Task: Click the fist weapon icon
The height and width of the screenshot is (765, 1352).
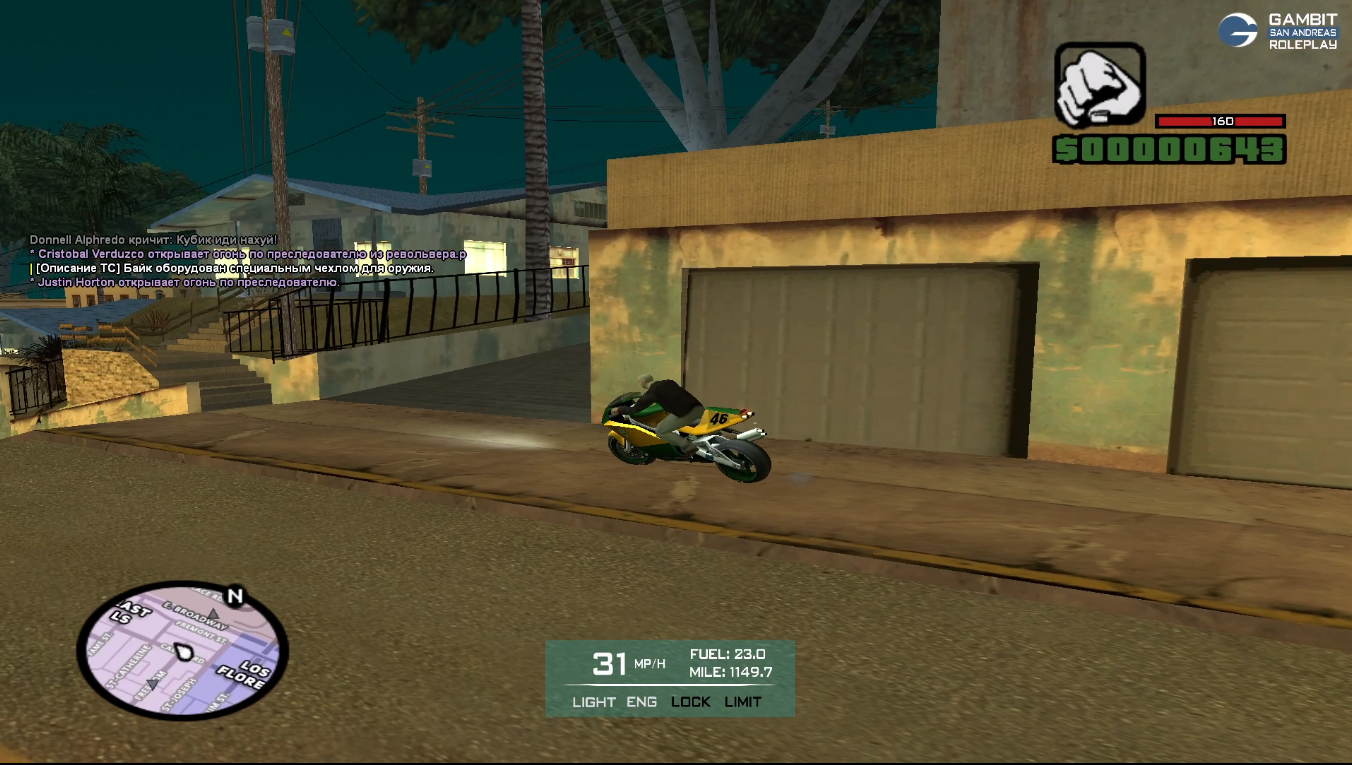Action: (x=1099, y=85)
